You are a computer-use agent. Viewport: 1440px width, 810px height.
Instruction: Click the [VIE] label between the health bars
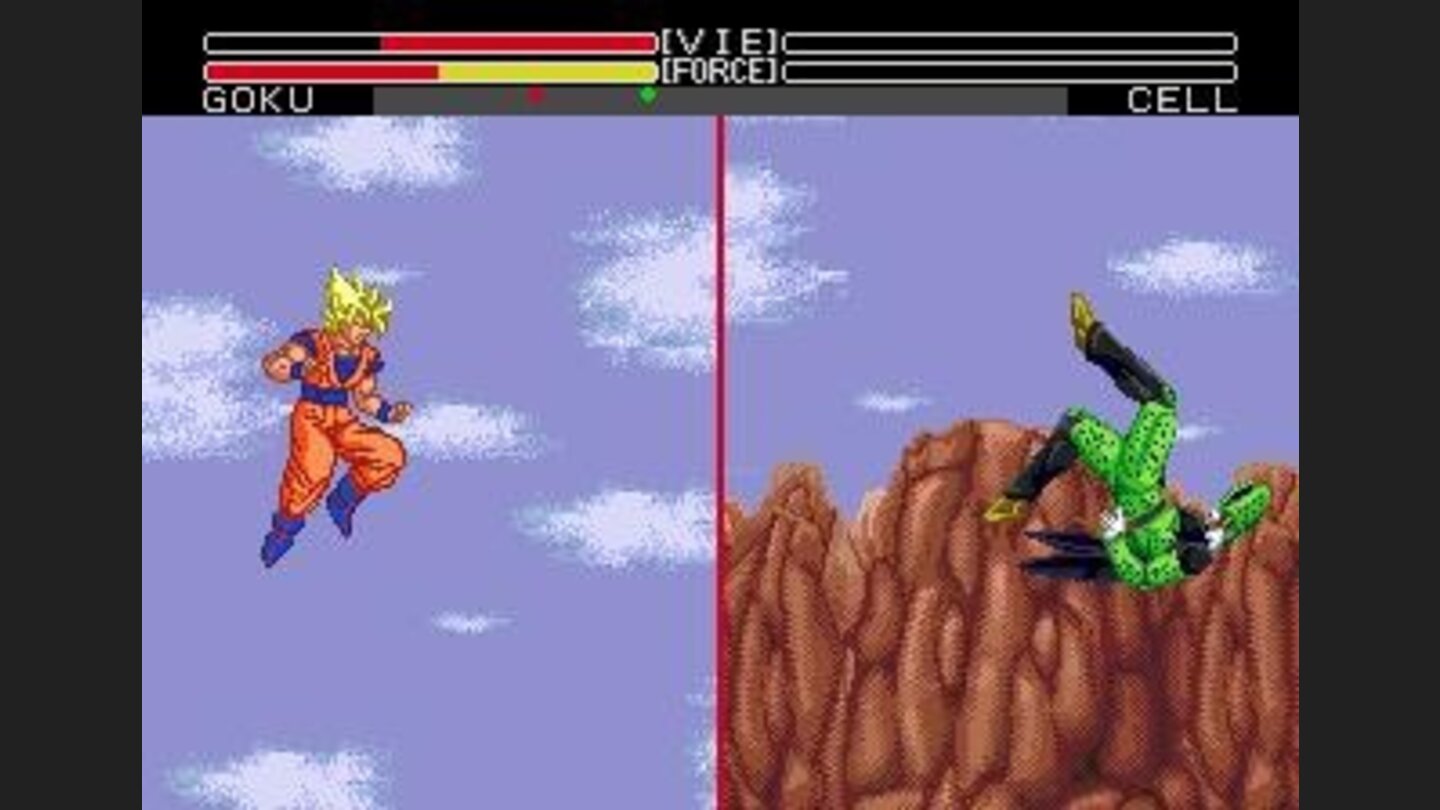point(718,42)
